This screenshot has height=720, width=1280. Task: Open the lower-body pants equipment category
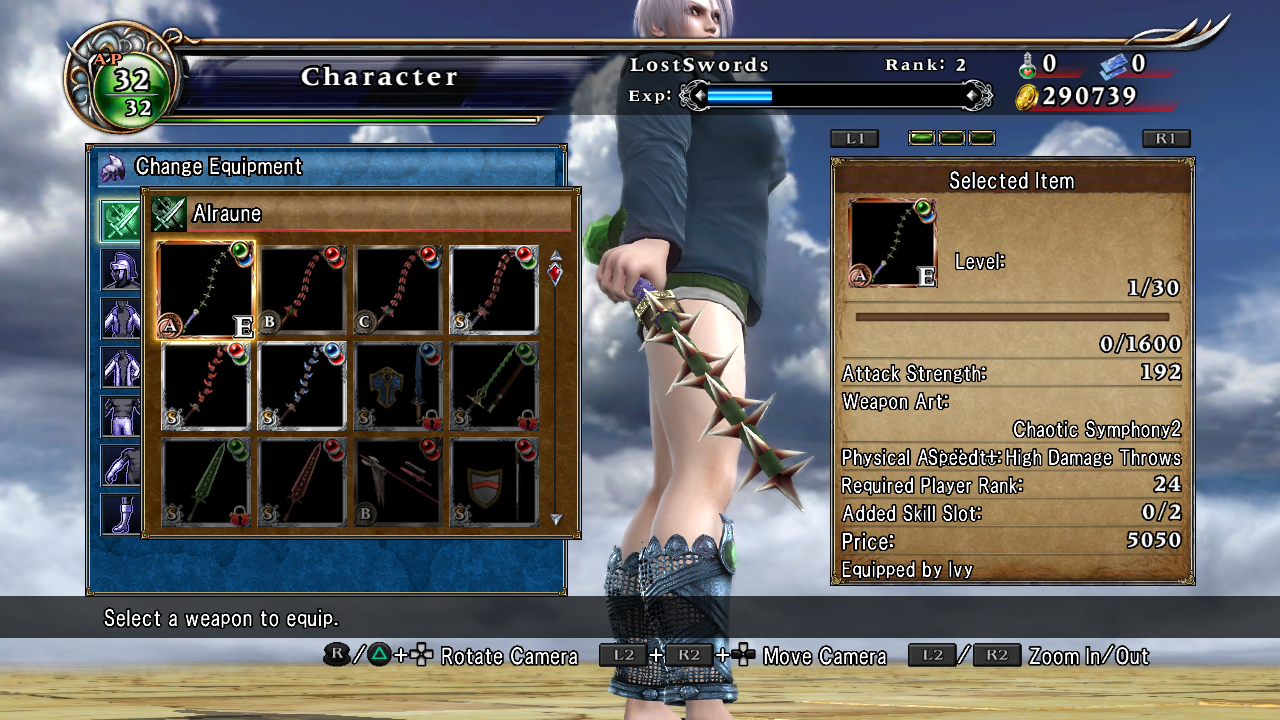120,415
